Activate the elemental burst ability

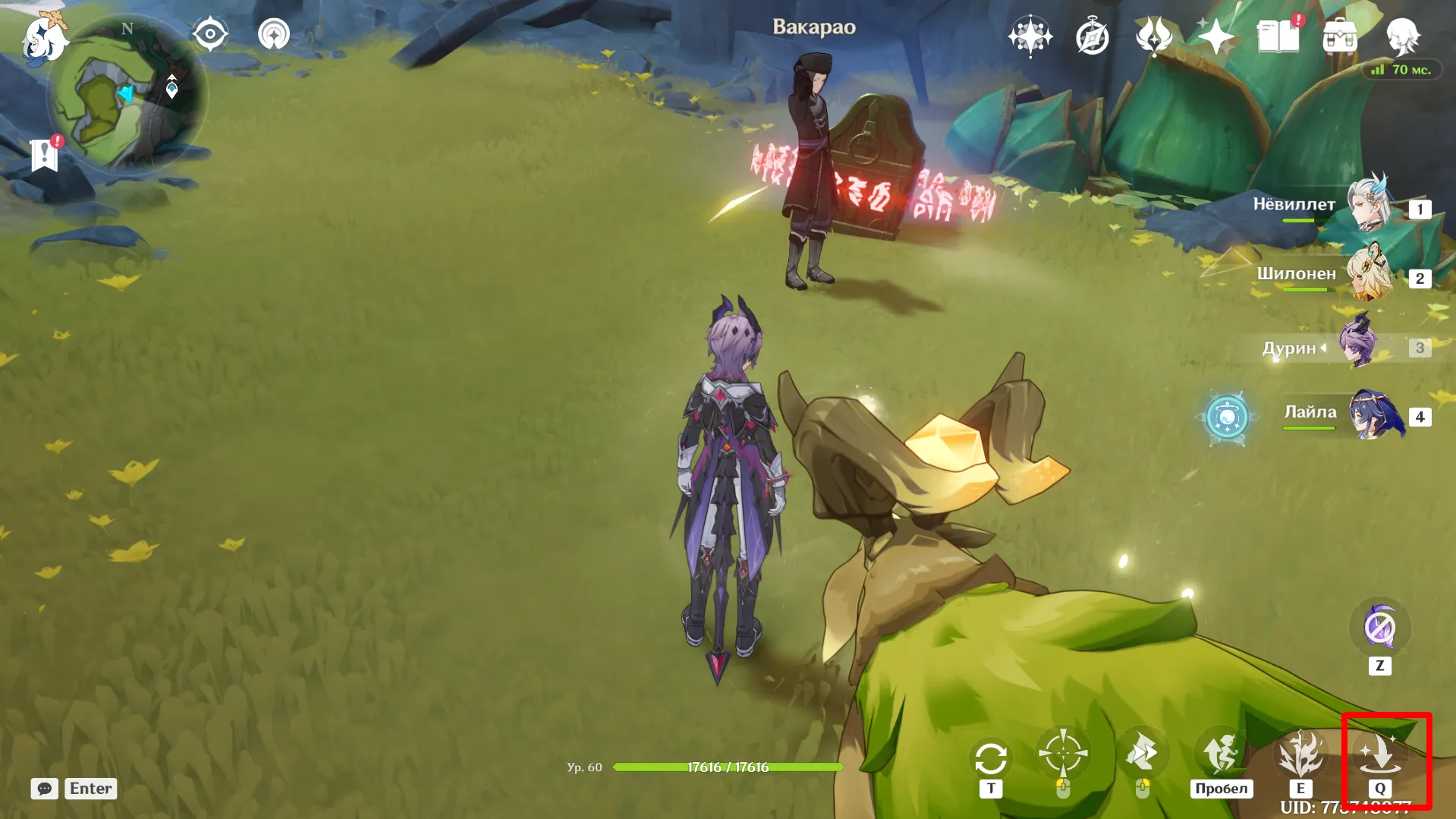[1379, 754]
